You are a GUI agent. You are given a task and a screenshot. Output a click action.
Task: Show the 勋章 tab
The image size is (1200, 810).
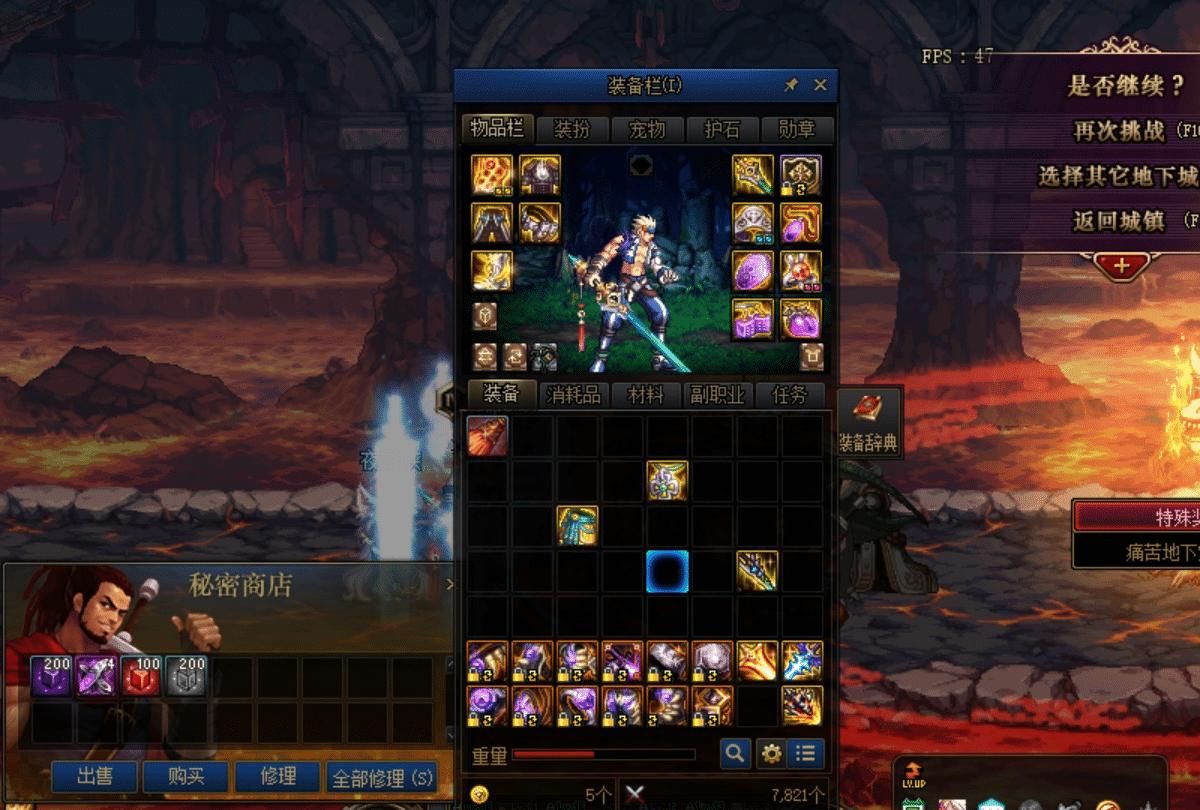coord(796,129)
